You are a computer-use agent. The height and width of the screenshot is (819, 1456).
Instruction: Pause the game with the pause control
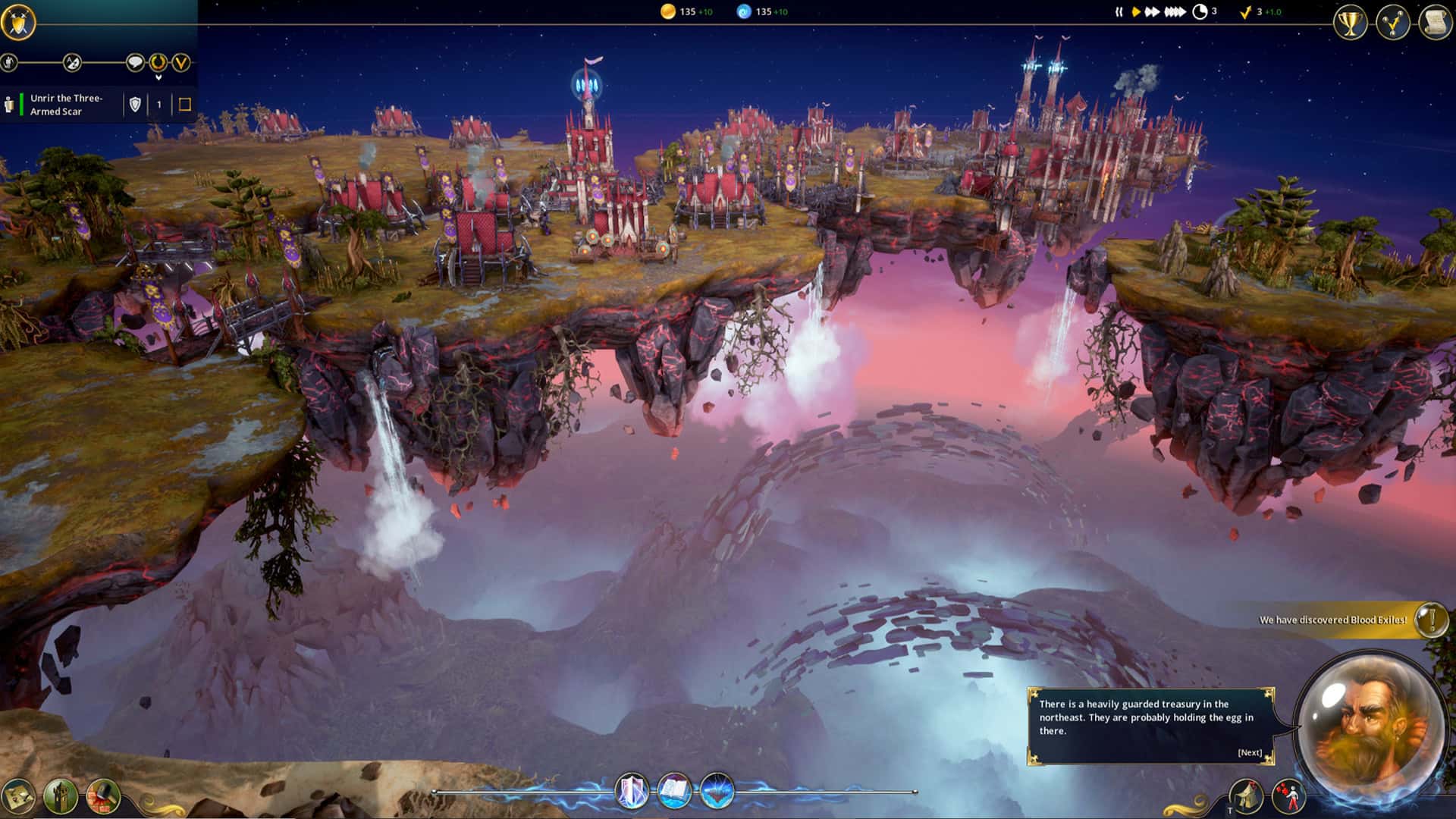click(1119, 11)
